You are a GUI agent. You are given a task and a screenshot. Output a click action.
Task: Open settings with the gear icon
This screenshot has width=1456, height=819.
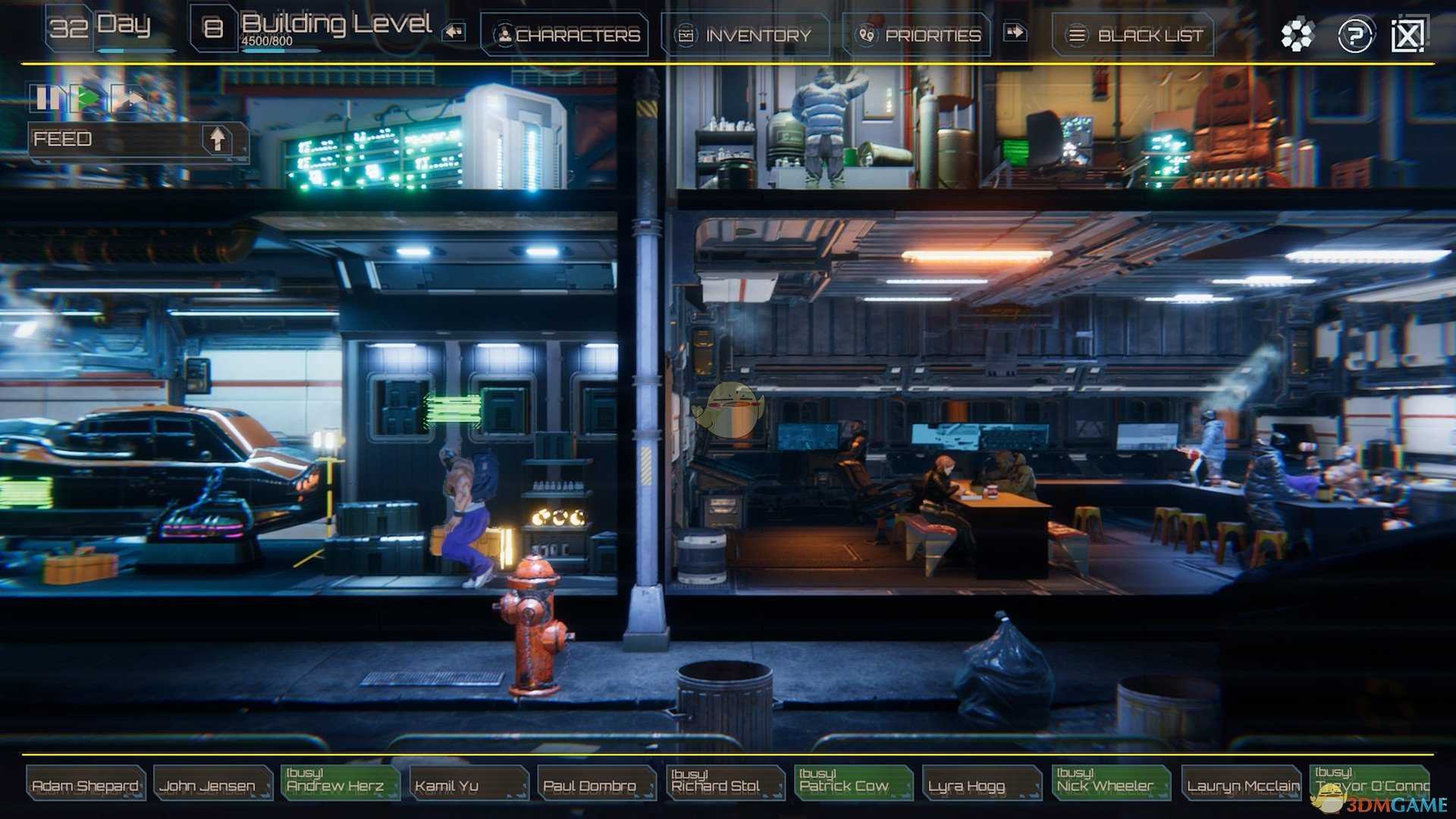pos(1297,35)
